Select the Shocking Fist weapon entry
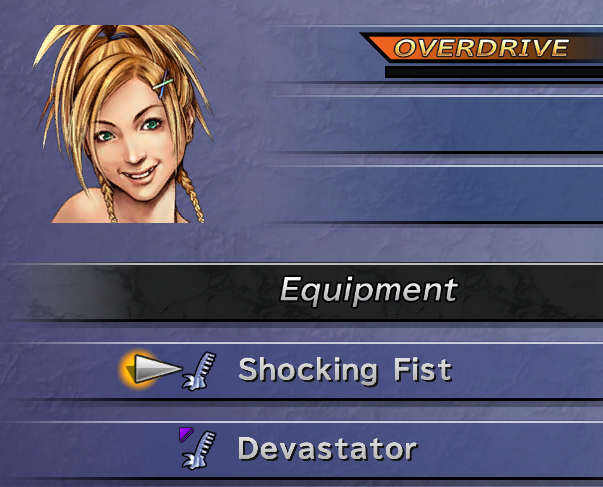This screenshot has height=487, width=603. (344, 371)
